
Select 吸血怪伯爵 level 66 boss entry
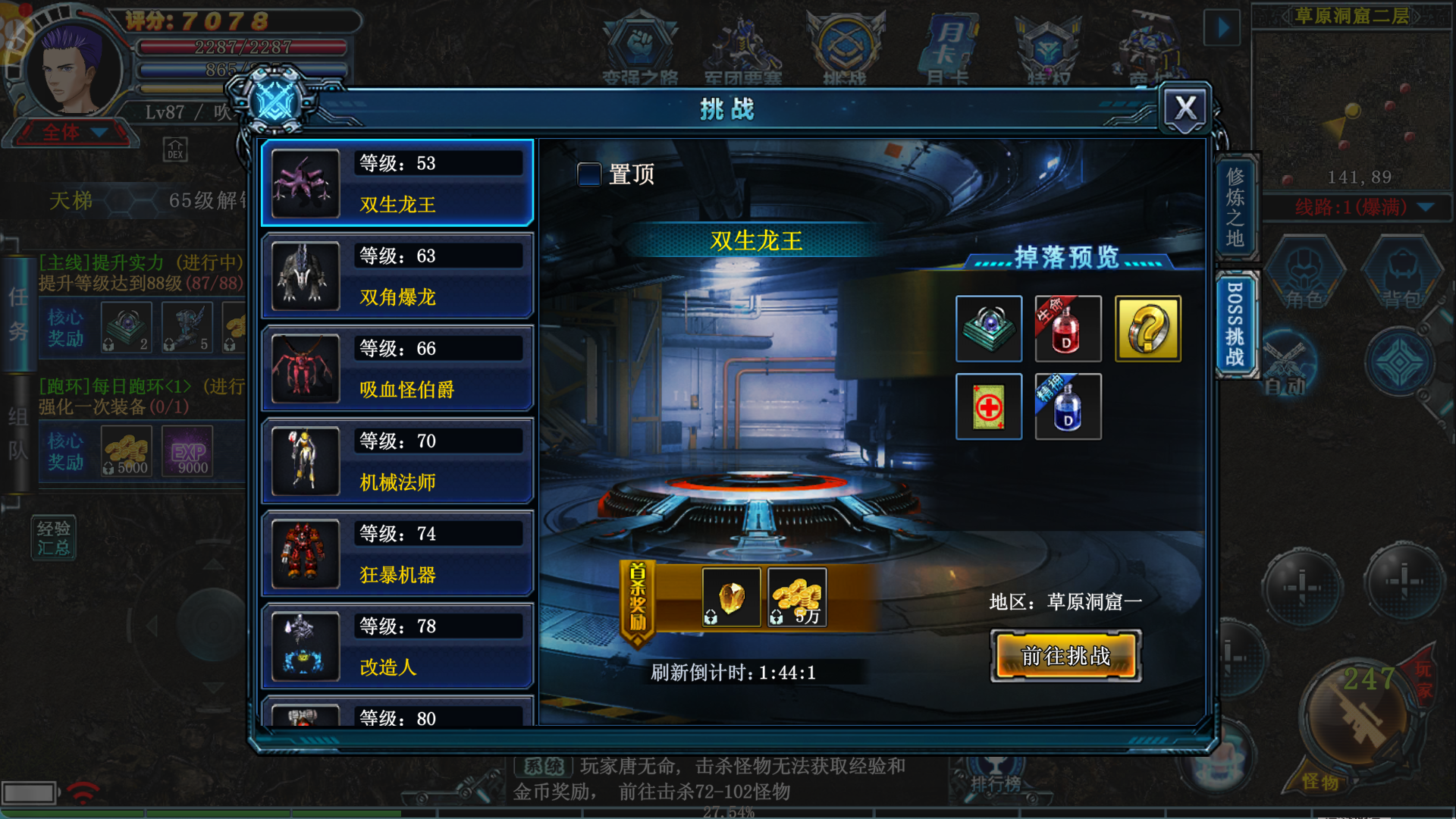click(x=397, y=369)
